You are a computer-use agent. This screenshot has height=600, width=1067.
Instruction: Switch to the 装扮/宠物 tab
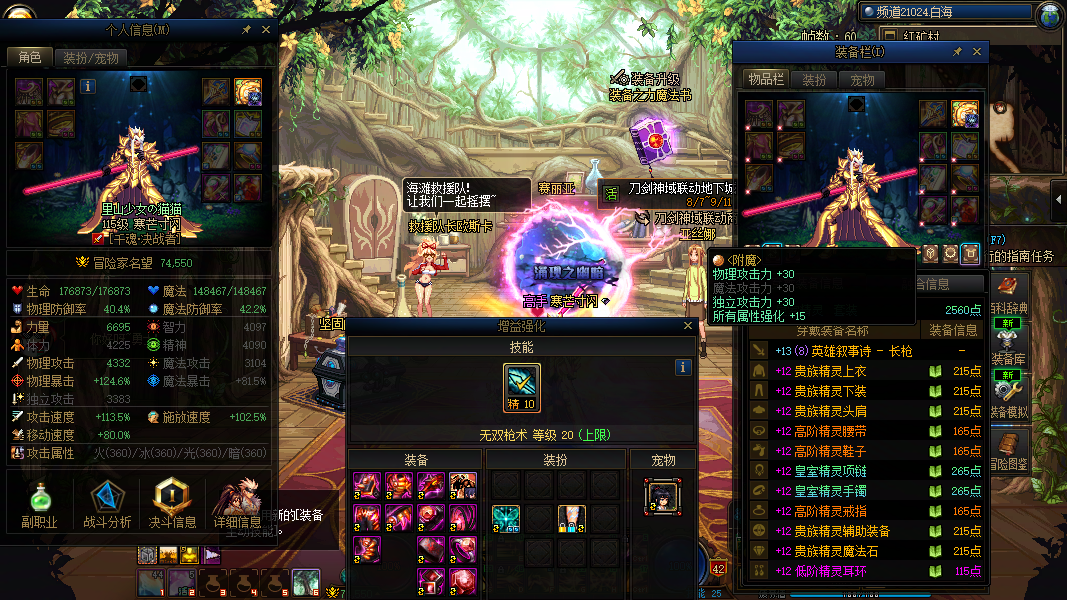(x=91, y=58)
